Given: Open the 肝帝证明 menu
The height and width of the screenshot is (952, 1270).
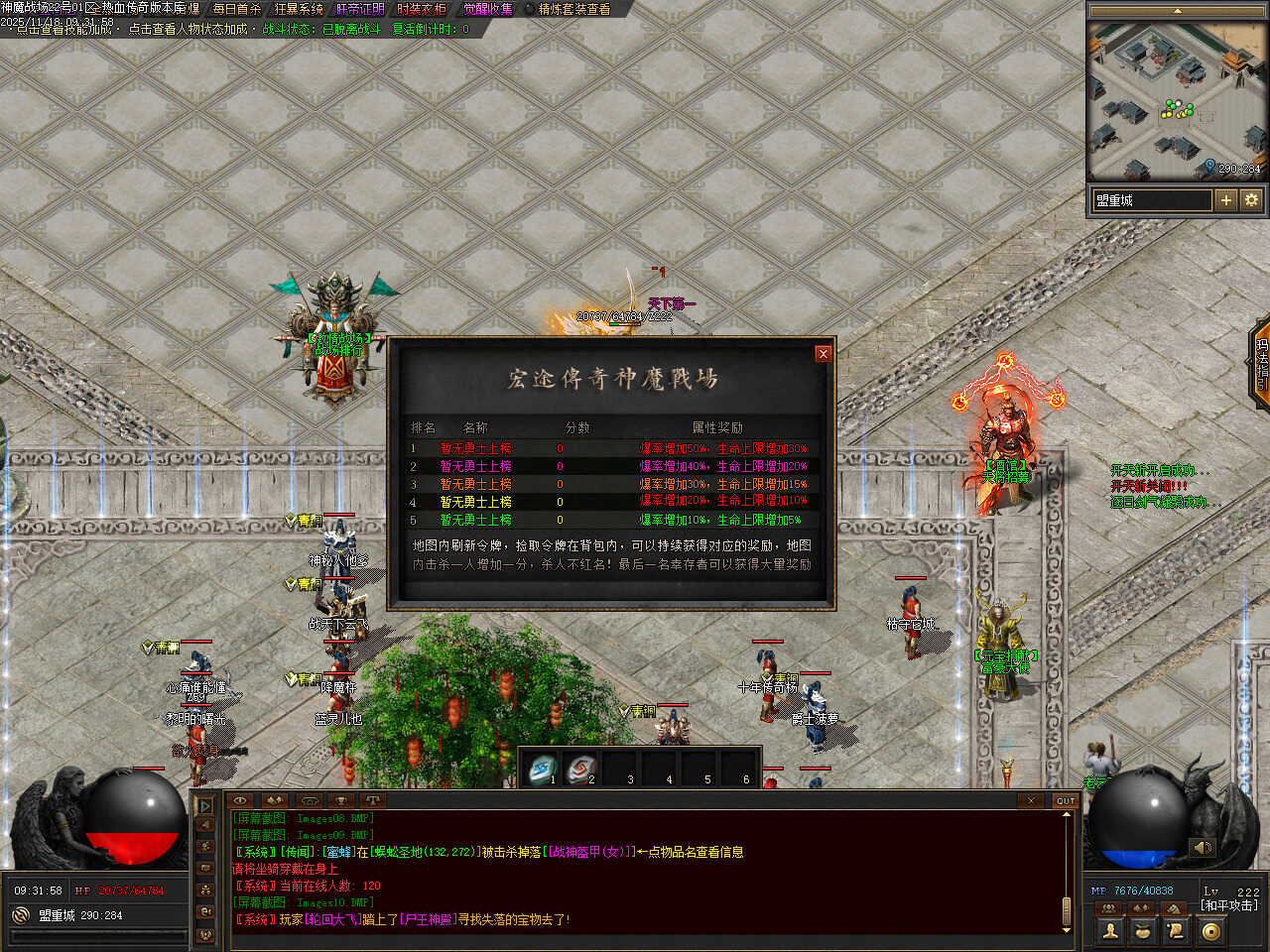Looking at the screenshot, I should tap(360, 9).
